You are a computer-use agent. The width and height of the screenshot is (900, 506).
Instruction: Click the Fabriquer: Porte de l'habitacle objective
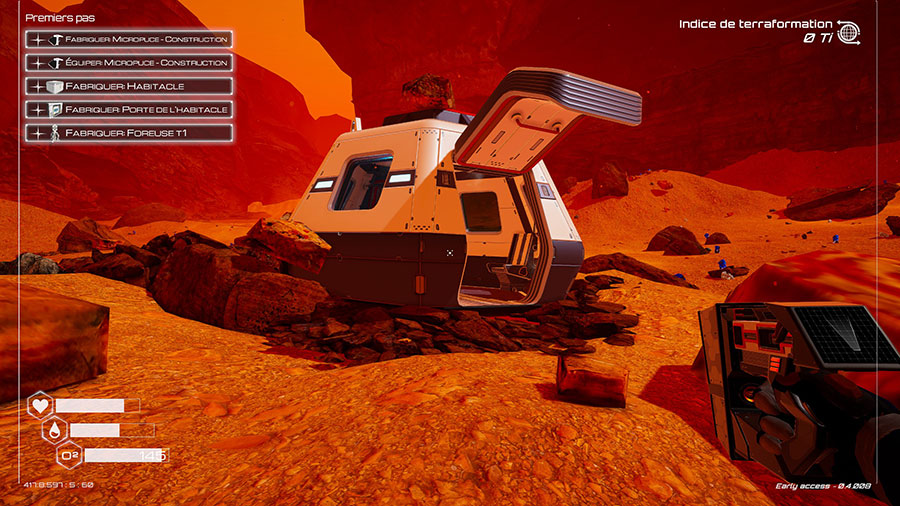click(129, 109)
